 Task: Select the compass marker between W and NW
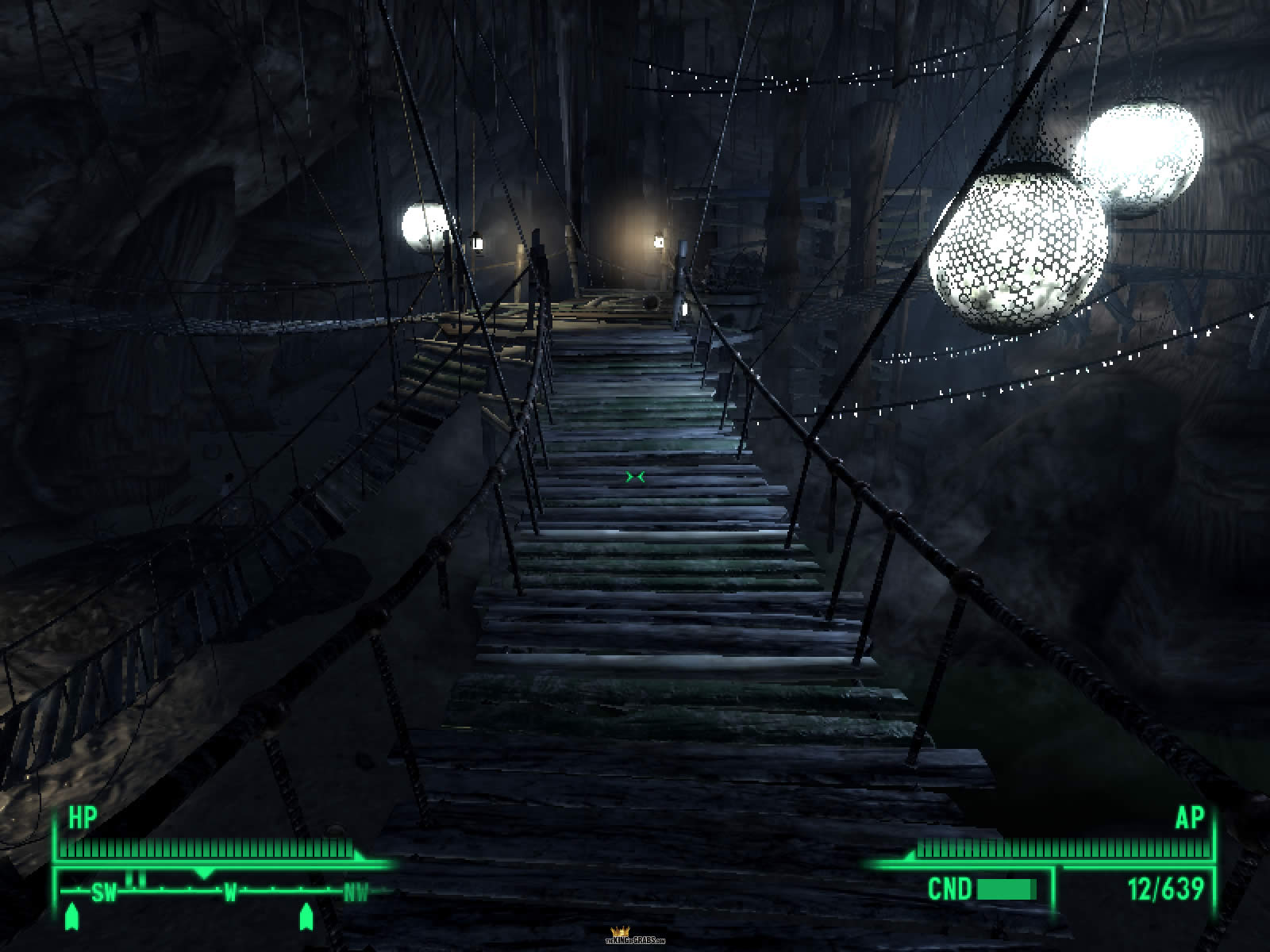tap(305, 917)
